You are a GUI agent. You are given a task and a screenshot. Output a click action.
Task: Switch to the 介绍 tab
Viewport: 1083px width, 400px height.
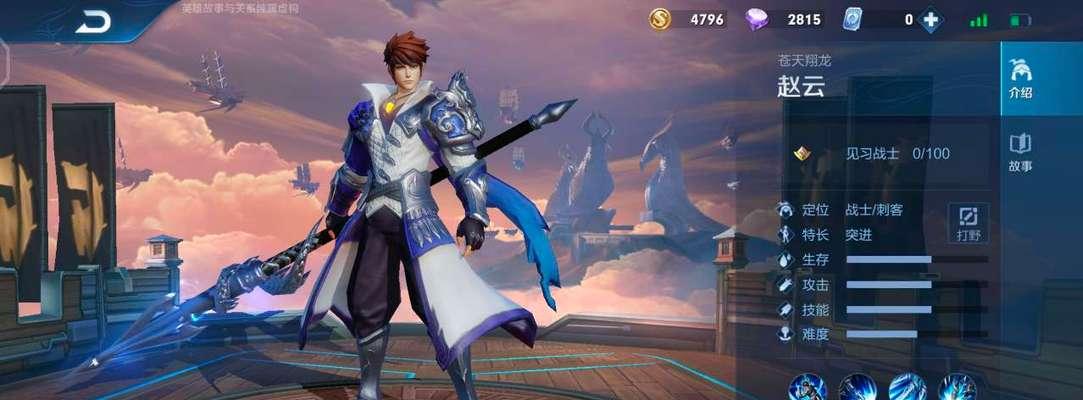pos(1020,79)
